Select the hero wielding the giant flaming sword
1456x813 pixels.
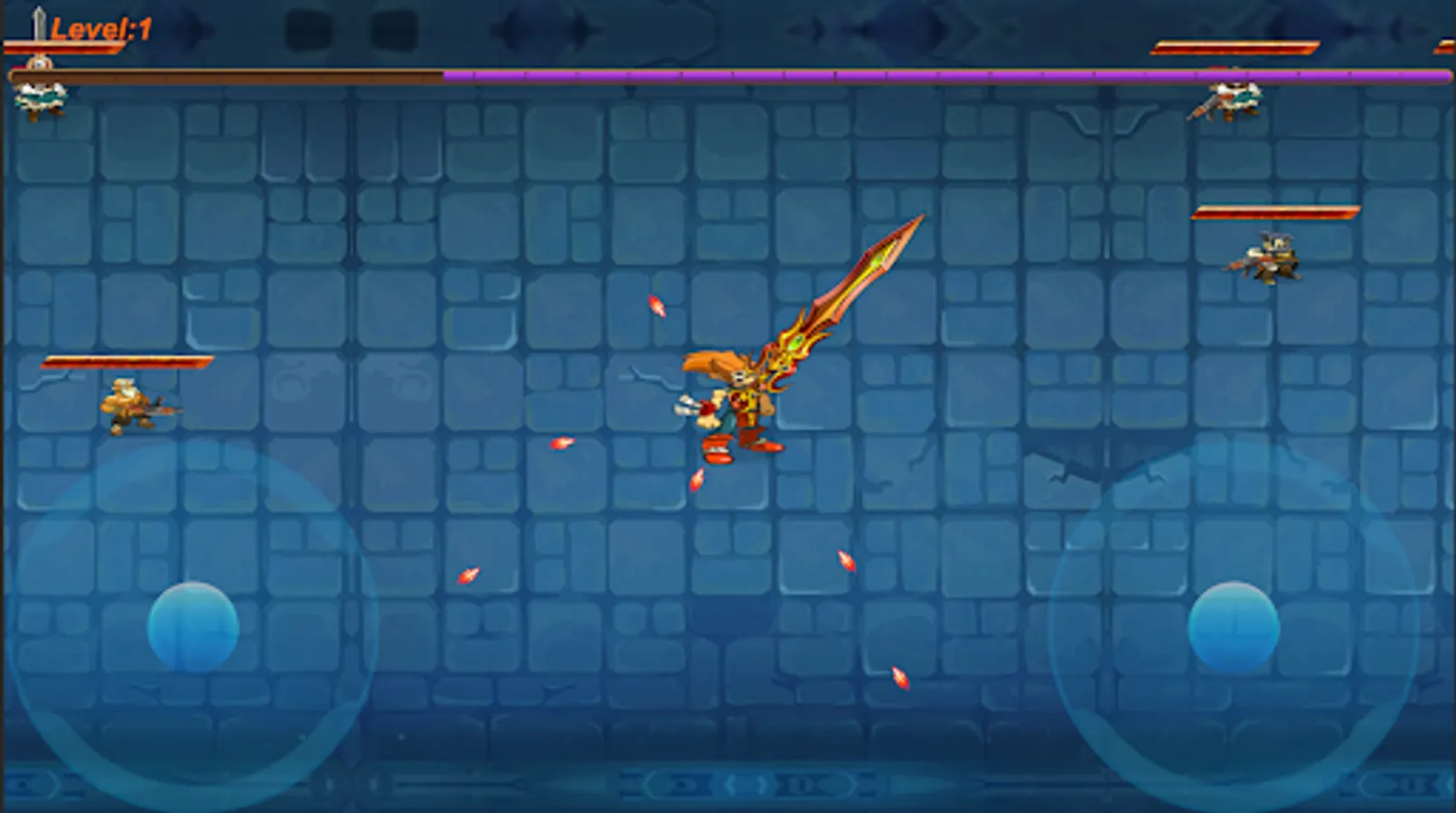point(741,397)
